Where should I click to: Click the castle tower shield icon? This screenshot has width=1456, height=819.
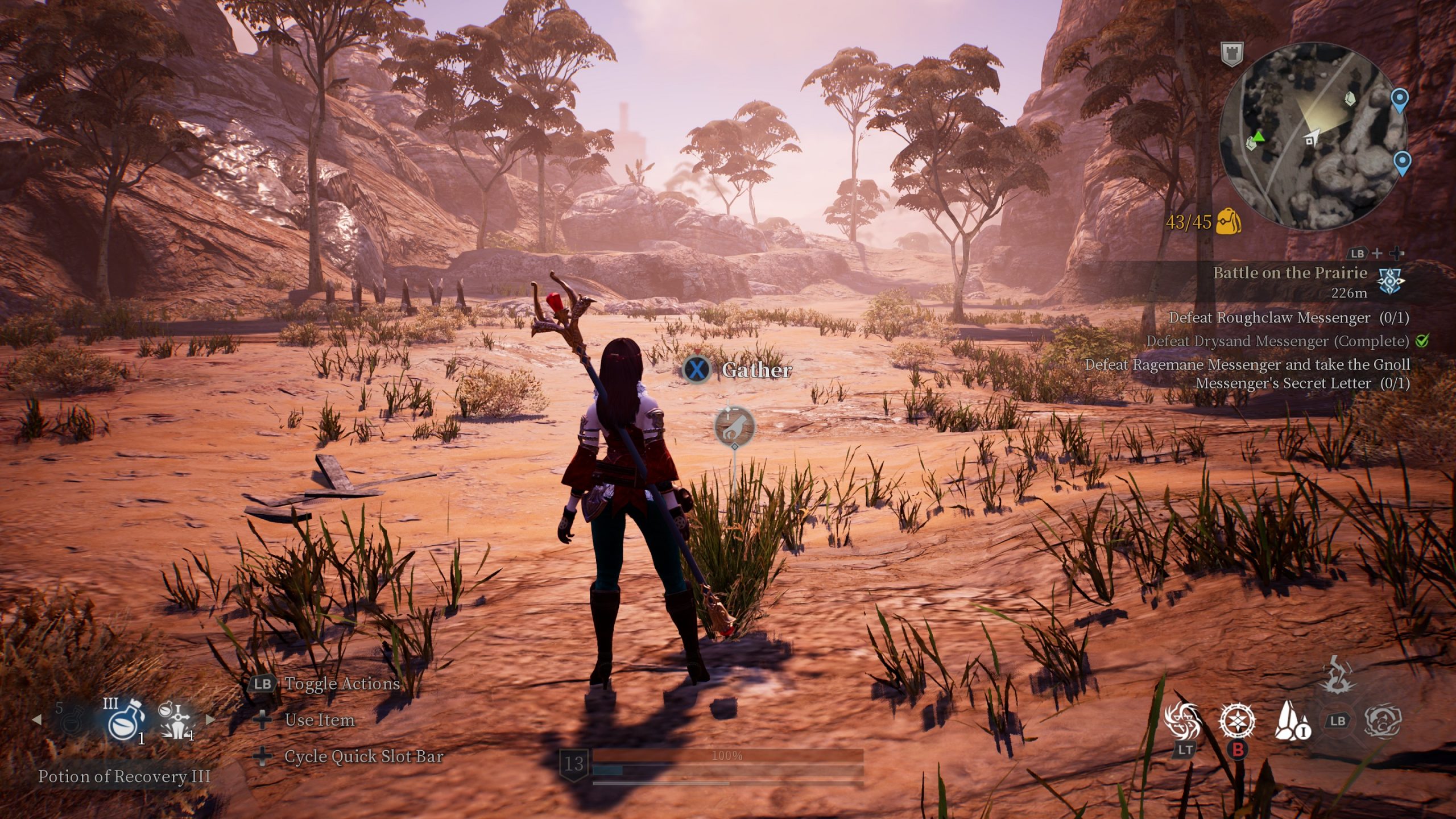point(1232,55)
